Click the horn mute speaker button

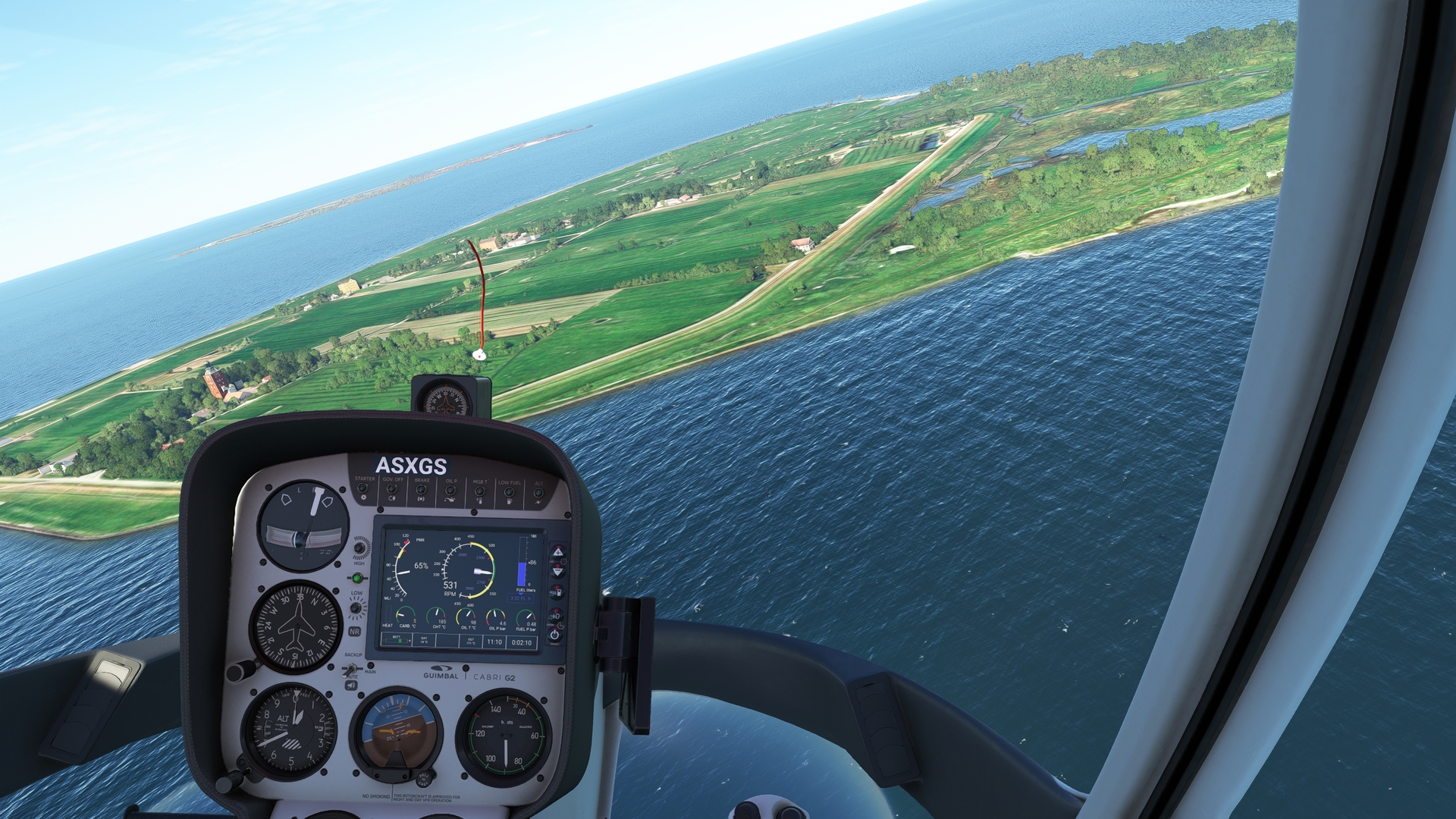tap(351, 686)
